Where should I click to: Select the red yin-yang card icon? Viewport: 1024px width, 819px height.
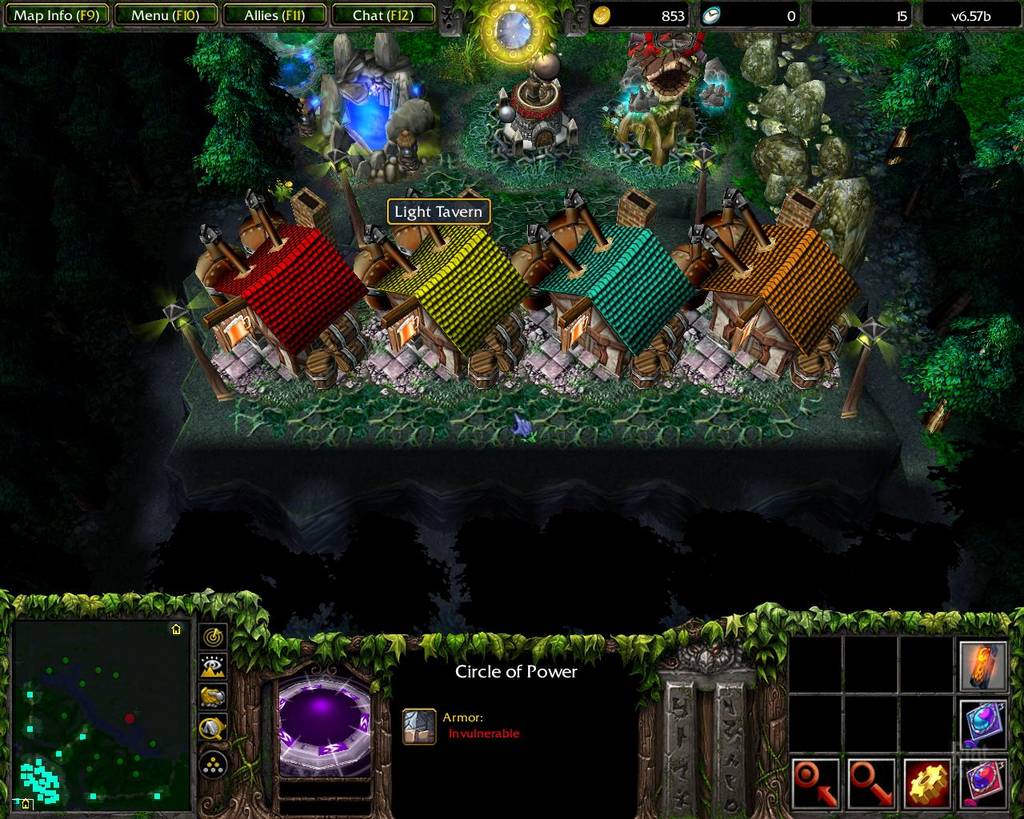tap(982, 782)
